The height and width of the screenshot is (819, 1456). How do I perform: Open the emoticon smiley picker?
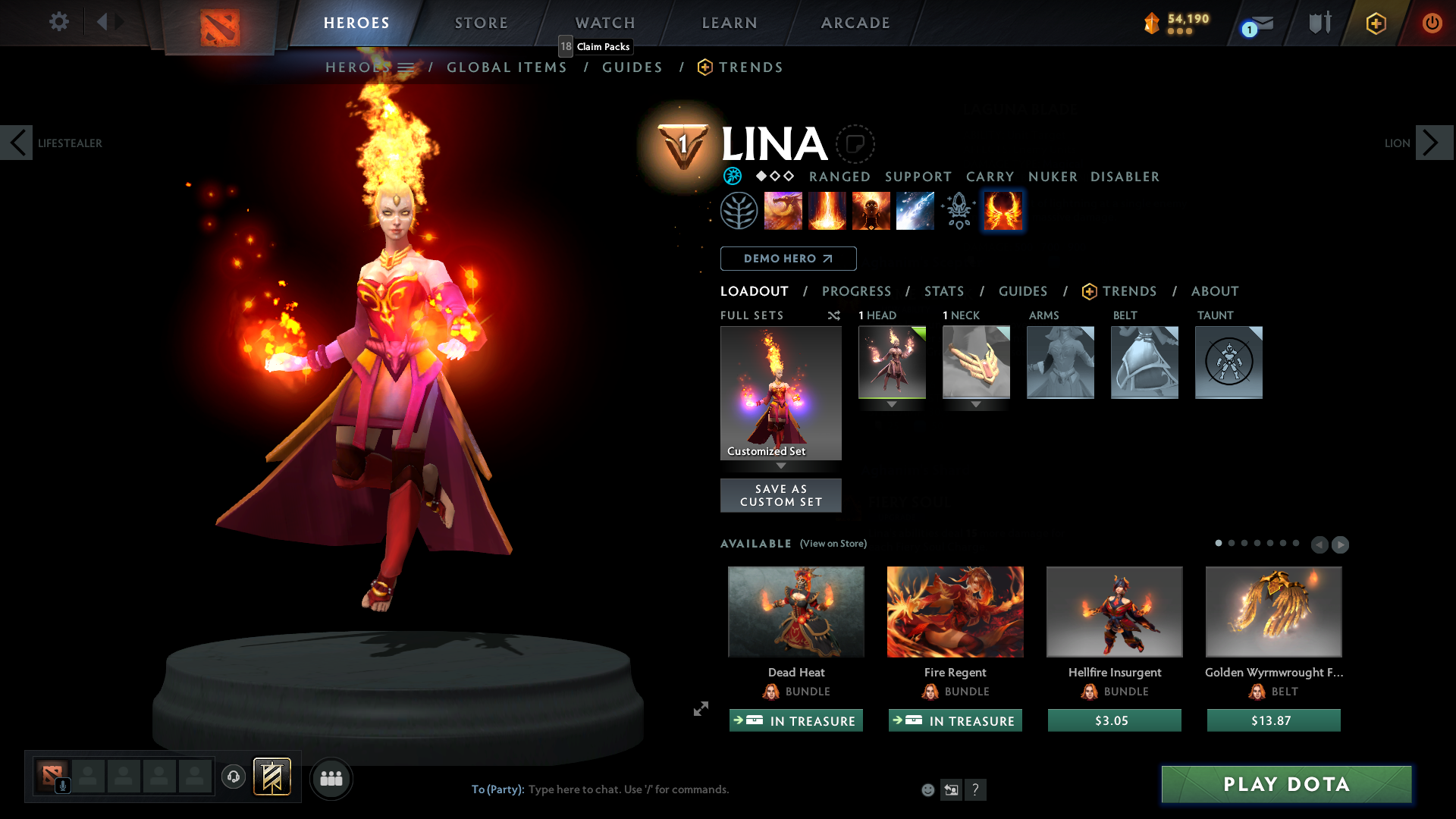tap(927, 789)
